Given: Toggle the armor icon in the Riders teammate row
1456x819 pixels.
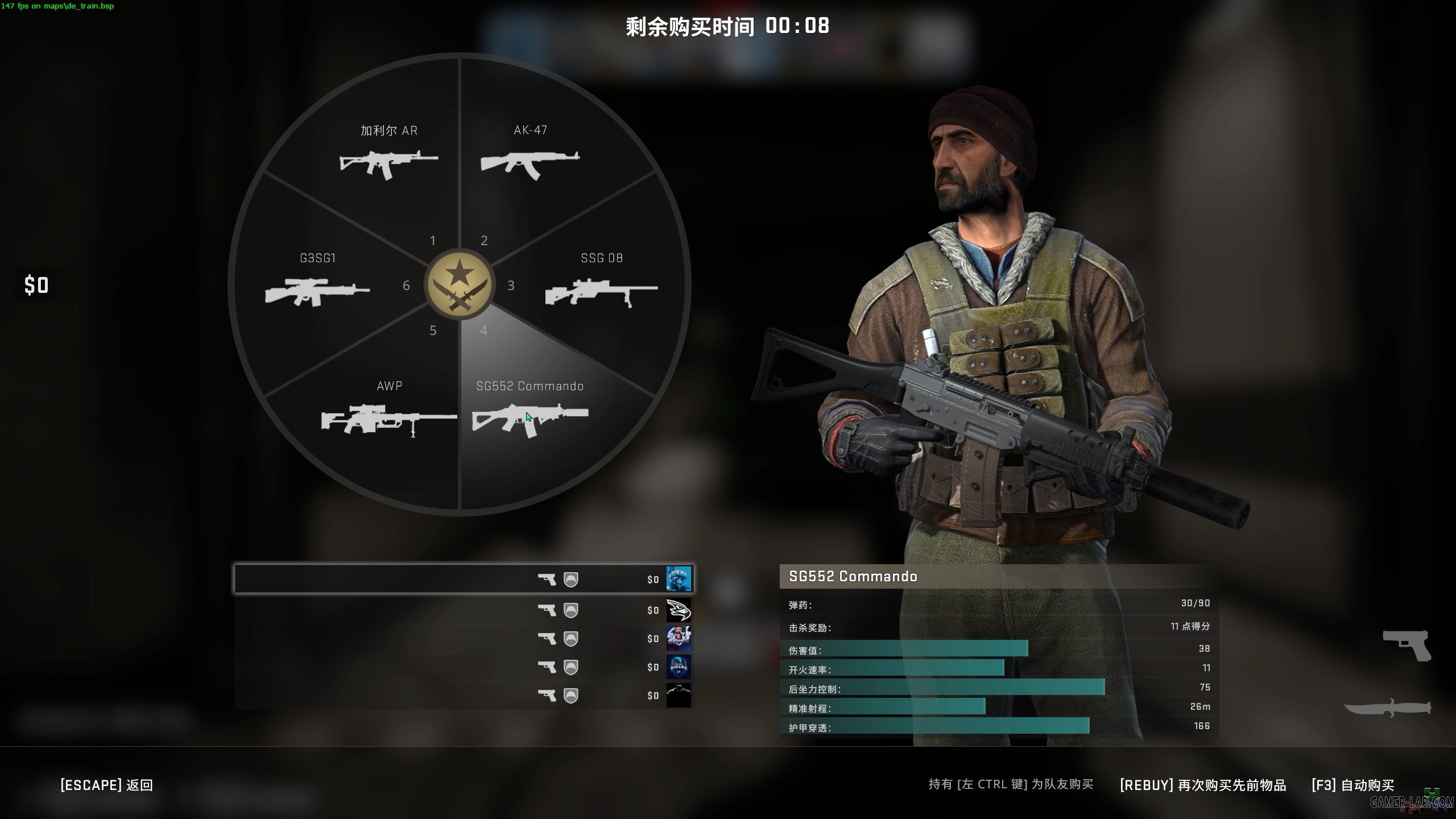Looking at the screenshot, I should 572,667.
